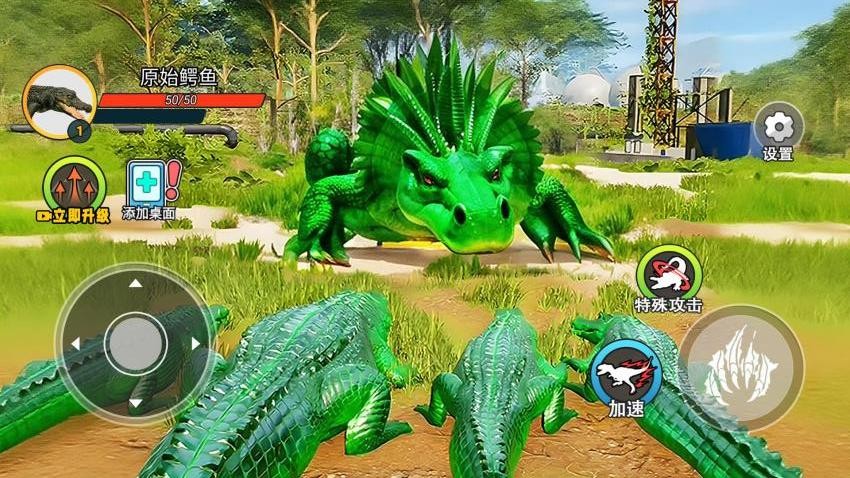Tap the joystick's left arrow
The width and height of the screenshot is (850, 478).
75,344
